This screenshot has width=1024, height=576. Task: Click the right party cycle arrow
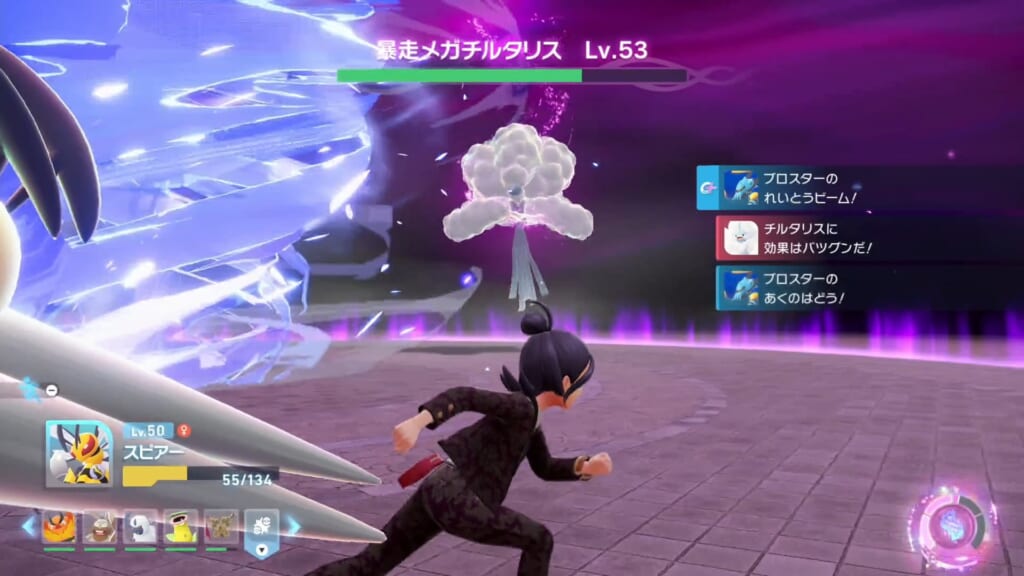coord(294,524)
